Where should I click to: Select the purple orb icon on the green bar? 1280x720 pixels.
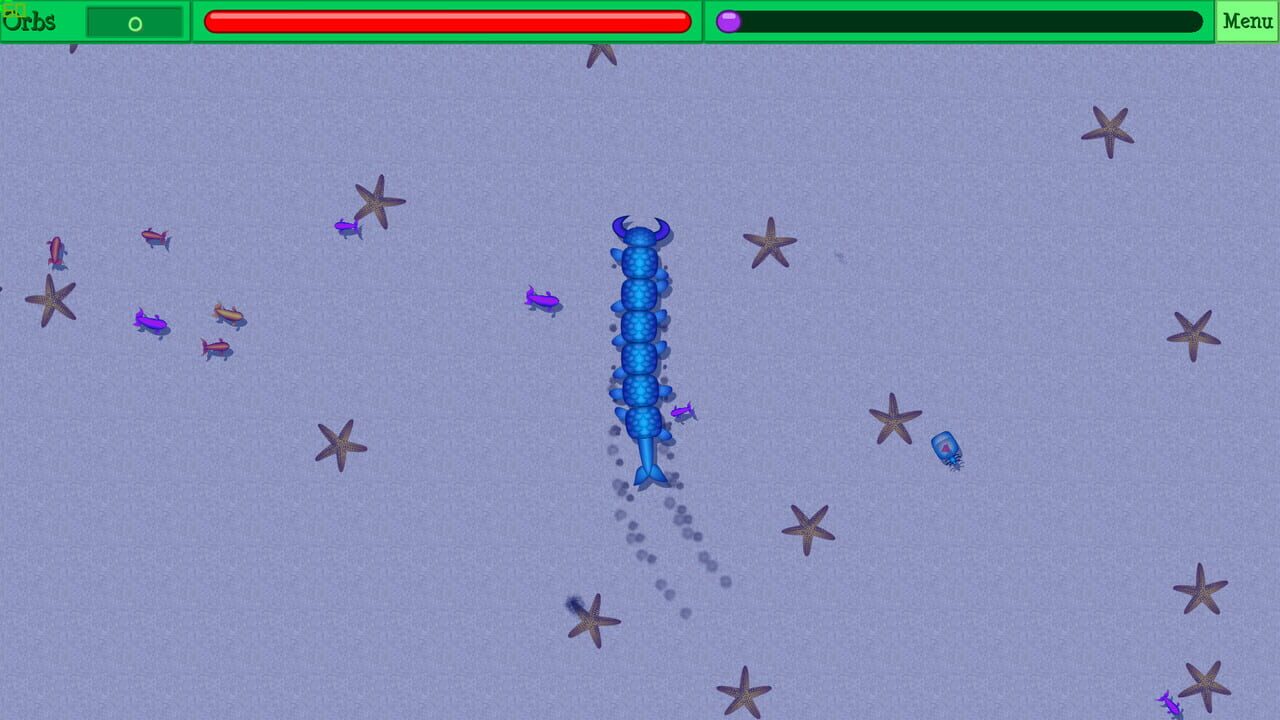click(x=729, y=19)
